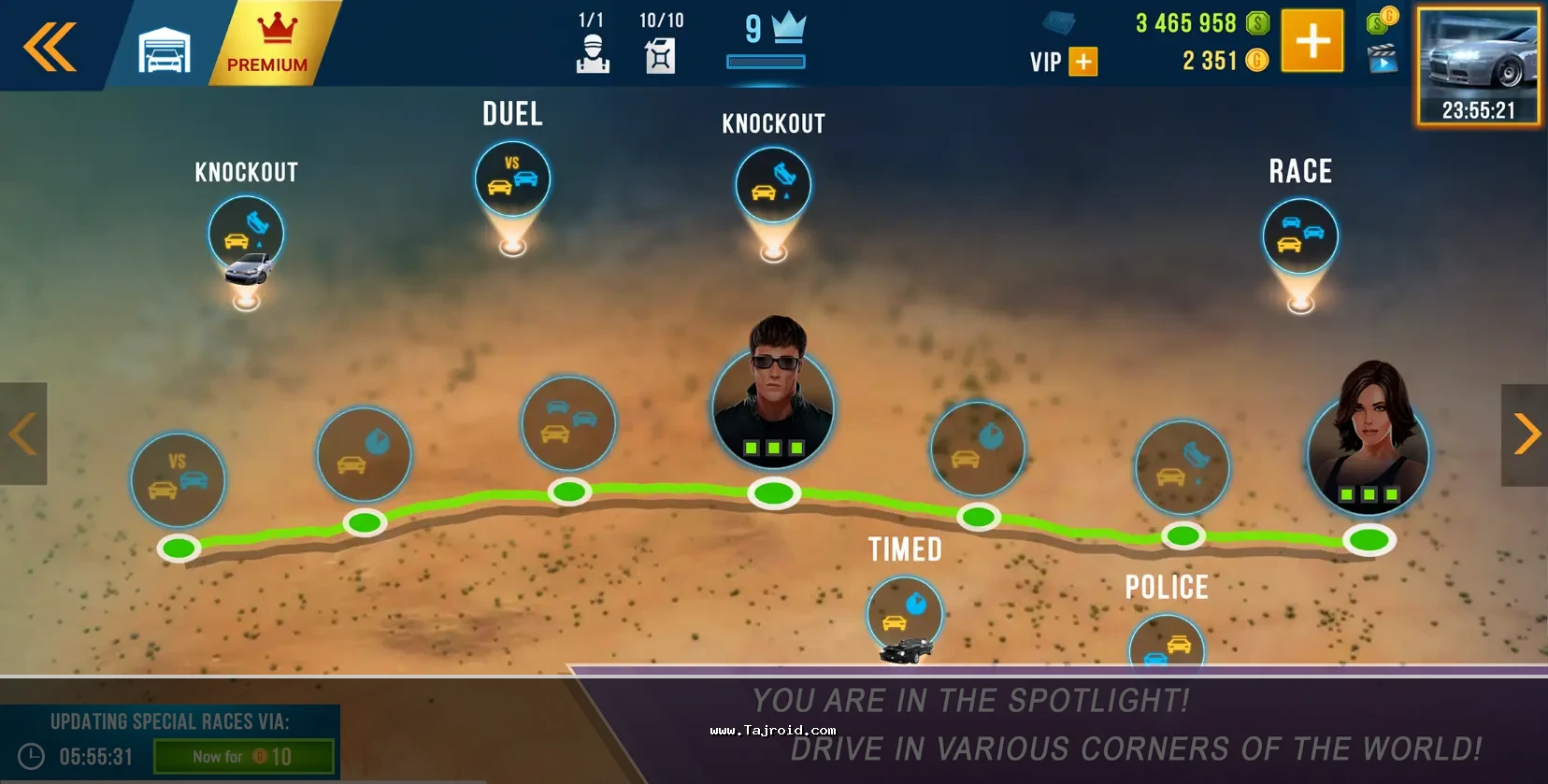The width and height of the screenshot is (1548, 784).
Task: Open the timed car offer thumbnail
Action: coord(1478,66)
